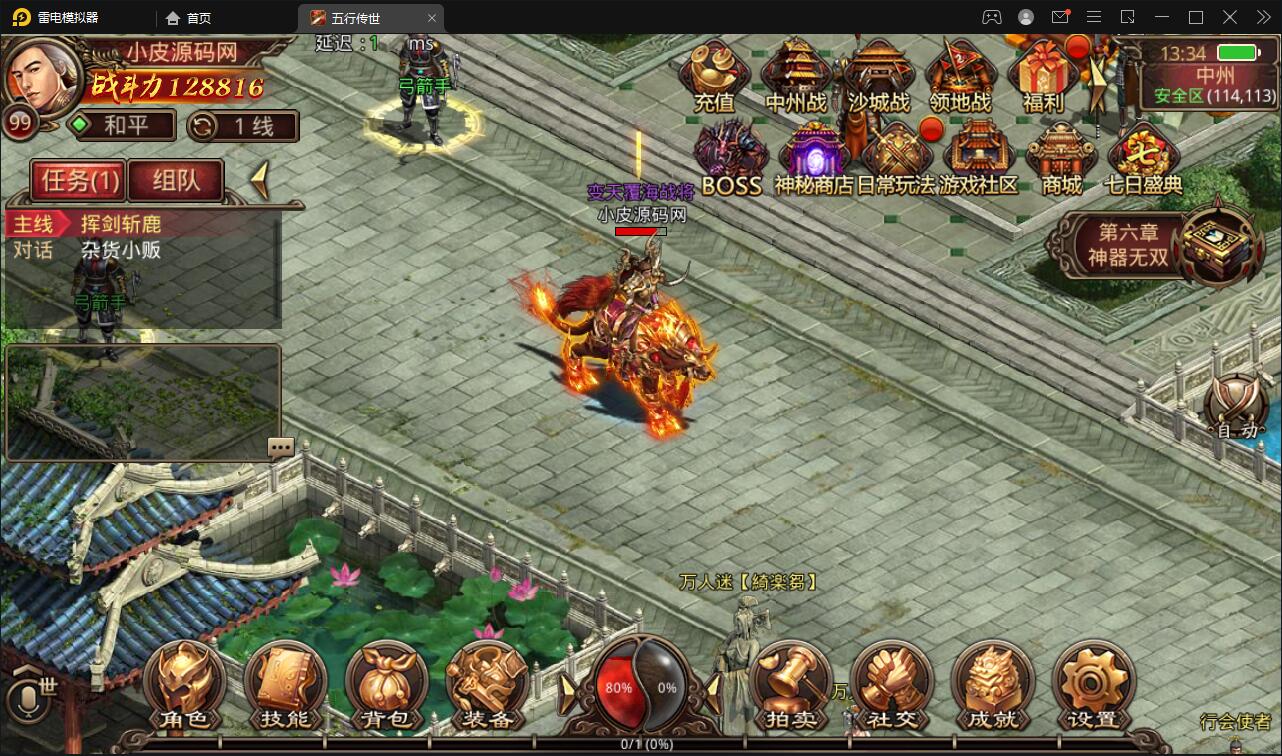Open the 背包 bag inventory
Image resolution: width=1282 pixels, height=756 pixels.
click(386, 686)
